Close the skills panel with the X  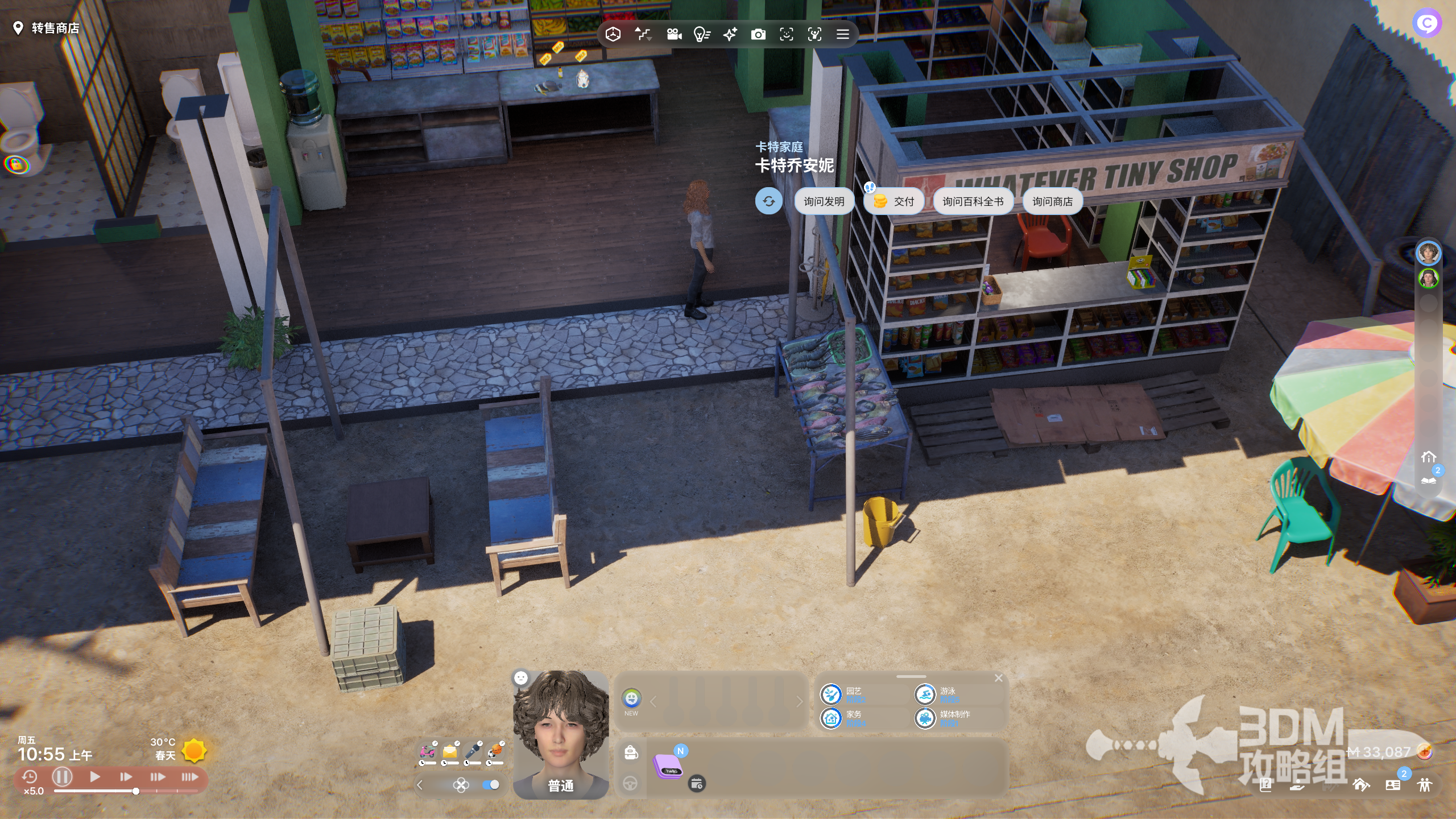click(x=999, y=678)
